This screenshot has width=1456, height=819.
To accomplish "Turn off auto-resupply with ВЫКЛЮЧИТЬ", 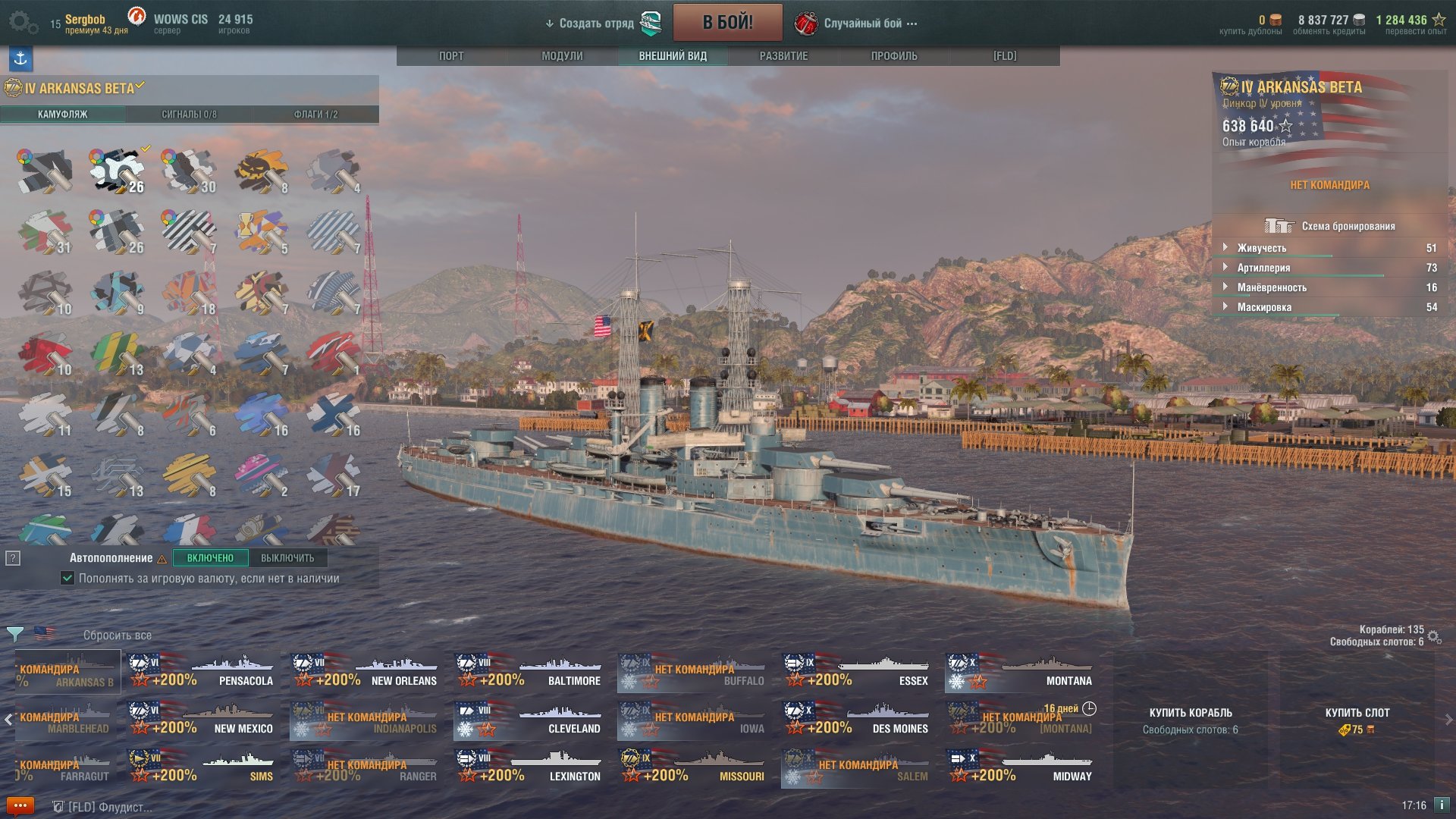I will point(287,558).
